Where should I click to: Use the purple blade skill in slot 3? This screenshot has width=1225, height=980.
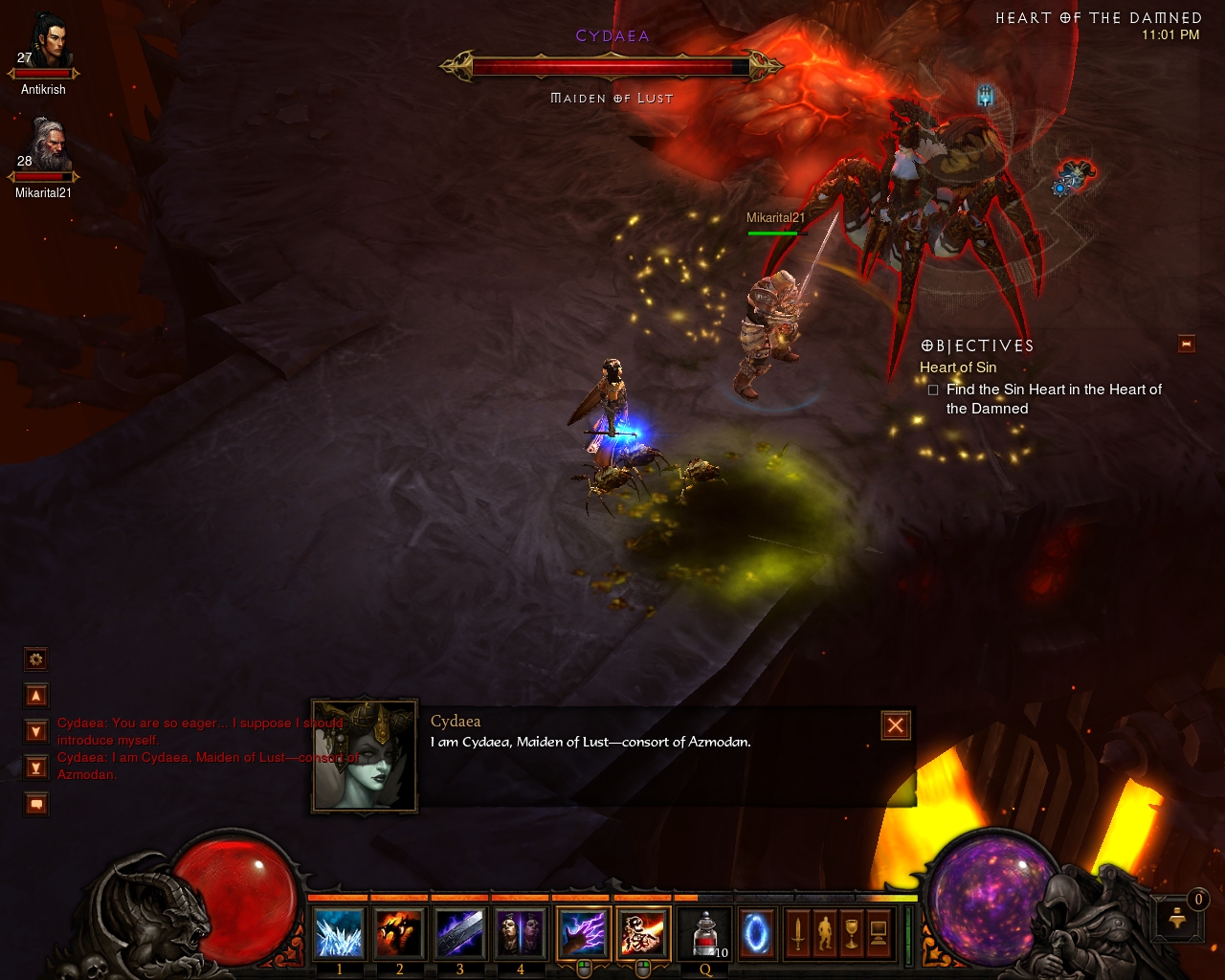click(x=459, y=933)
